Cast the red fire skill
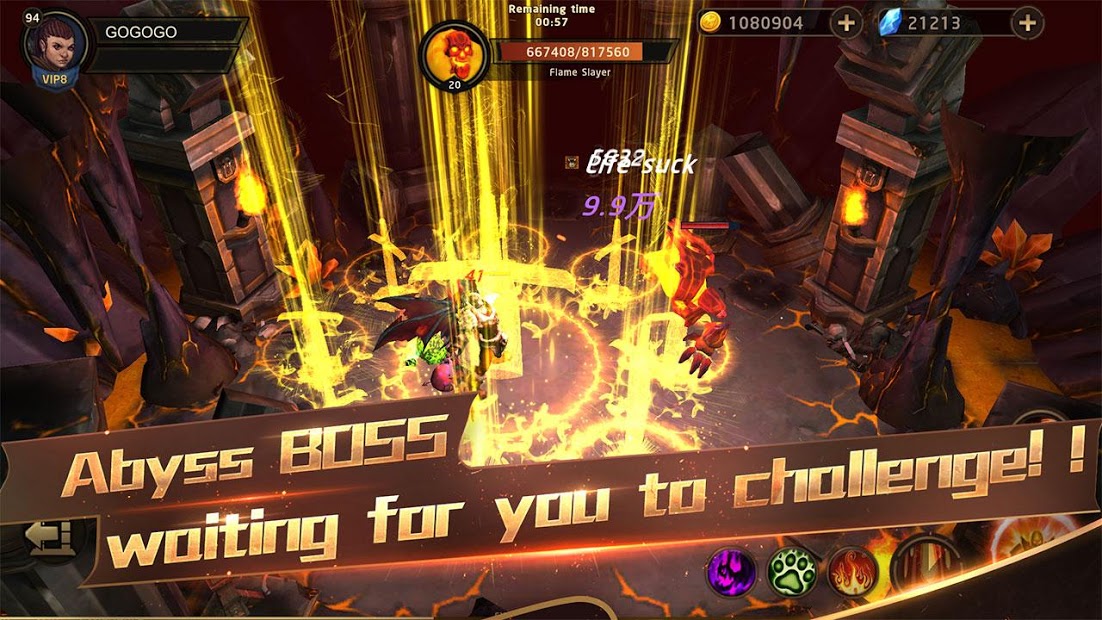1102x620 pixels. point(852,572)
